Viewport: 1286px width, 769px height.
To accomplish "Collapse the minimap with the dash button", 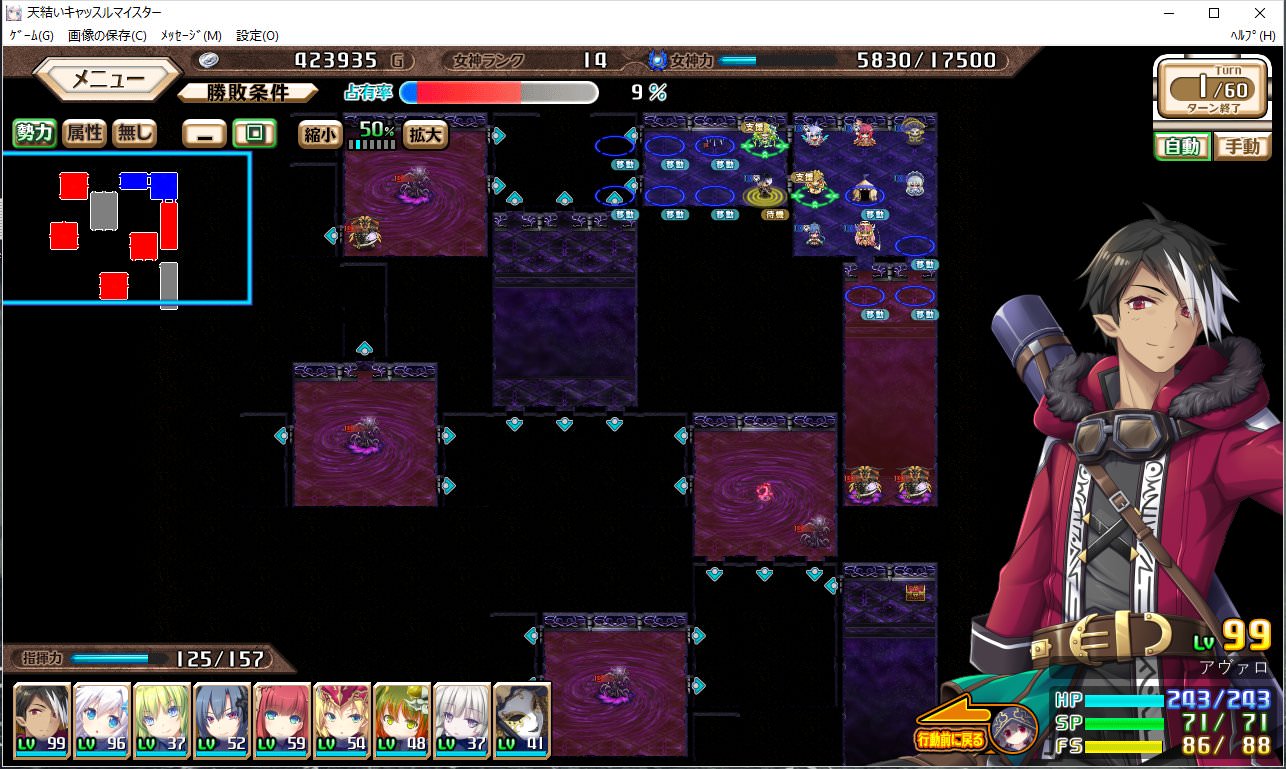I will 204,134.
